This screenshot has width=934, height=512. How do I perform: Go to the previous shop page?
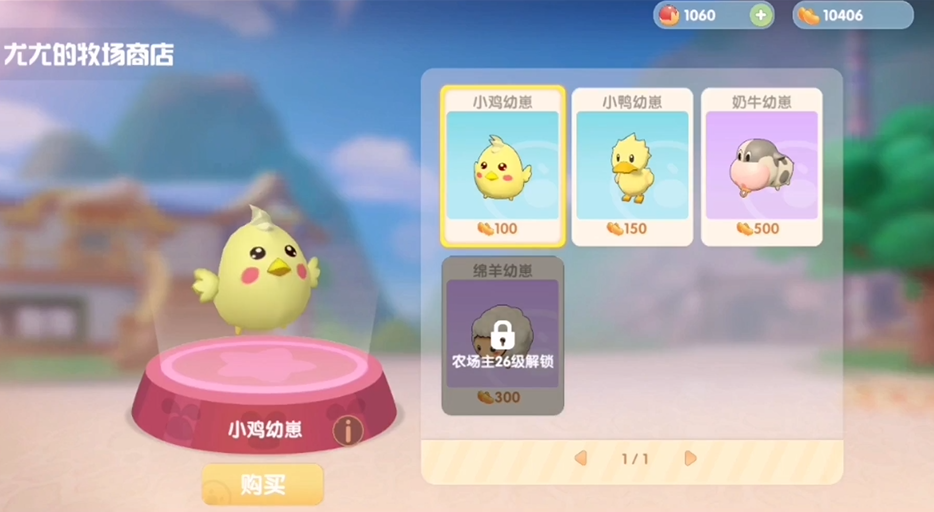[580, 458]
